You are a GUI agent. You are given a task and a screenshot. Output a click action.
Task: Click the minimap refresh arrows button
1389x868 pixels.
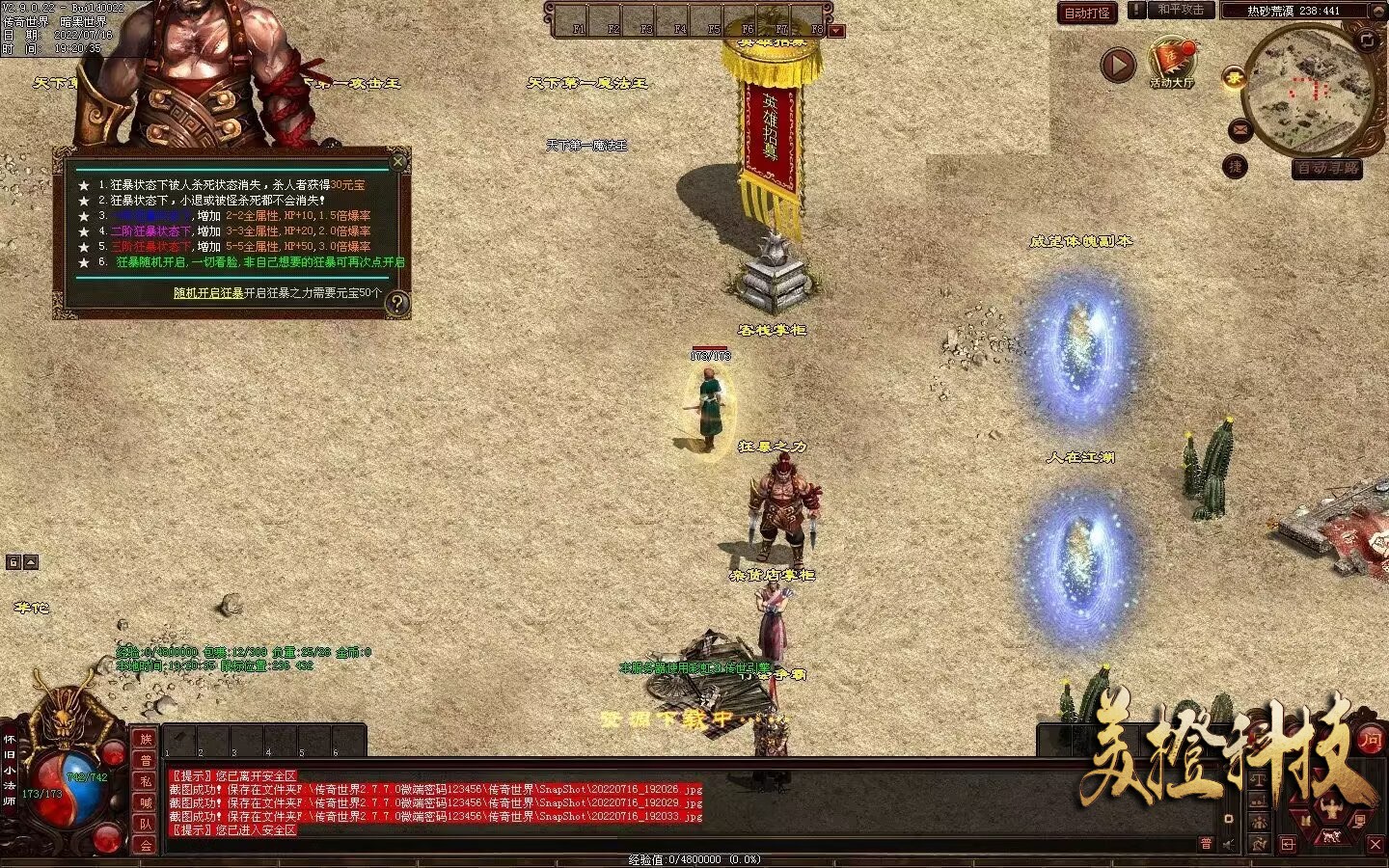tap(1367, 41)
